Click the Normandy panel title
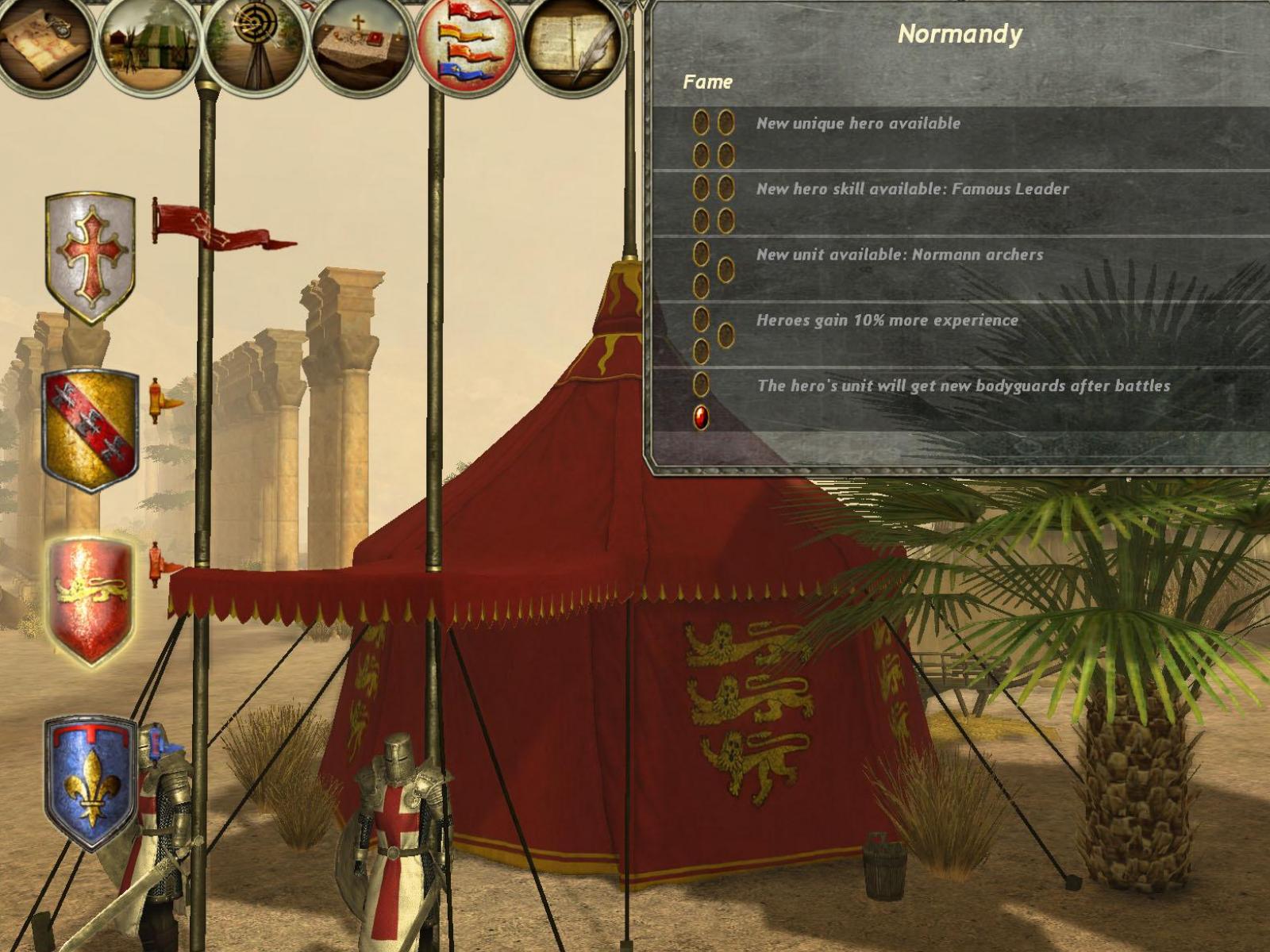Viewport: 1270px width, 952px height. click(961, 34)
